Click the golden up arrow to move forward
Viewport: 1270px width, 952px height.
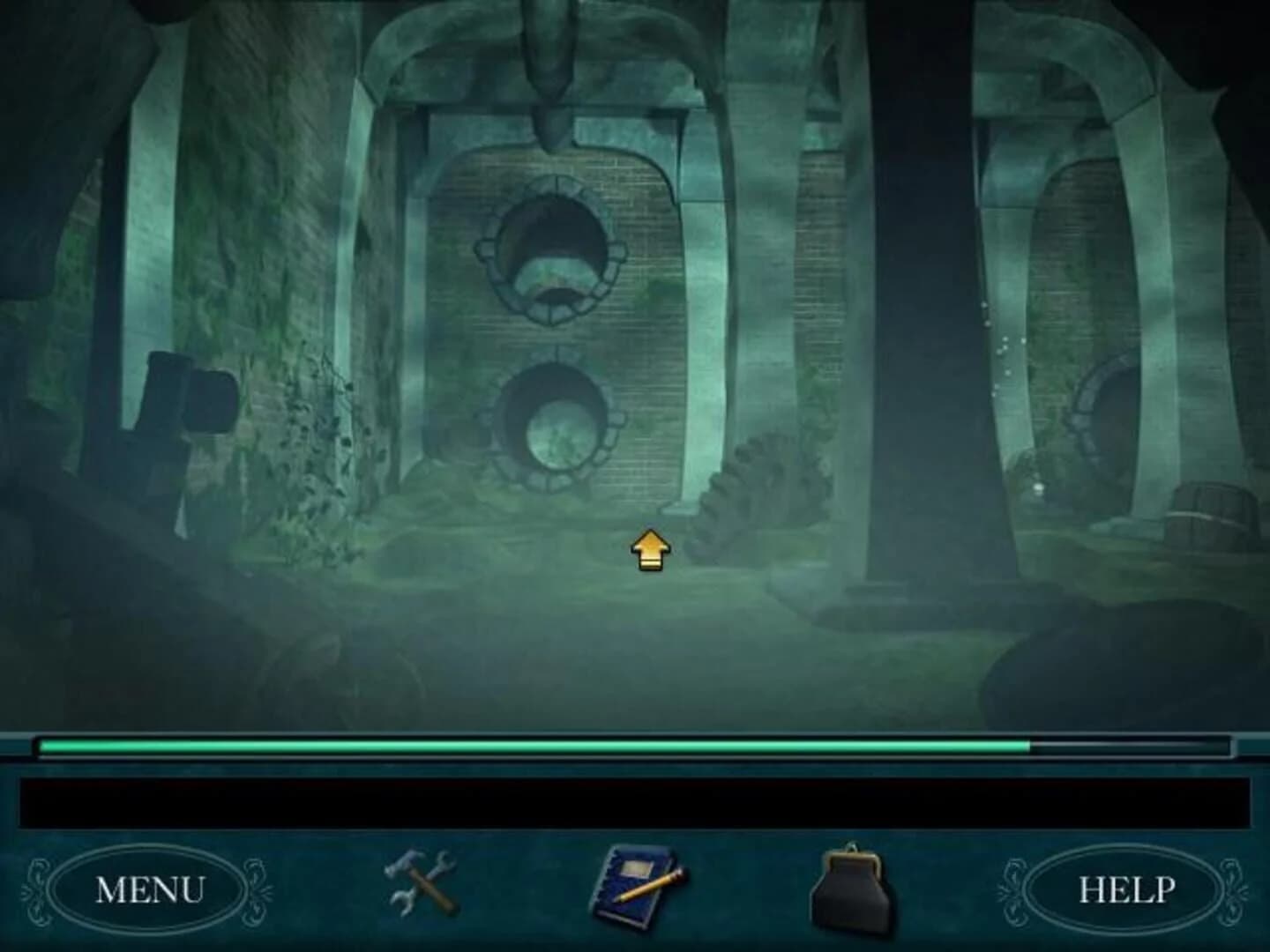(x=650, y=548)
